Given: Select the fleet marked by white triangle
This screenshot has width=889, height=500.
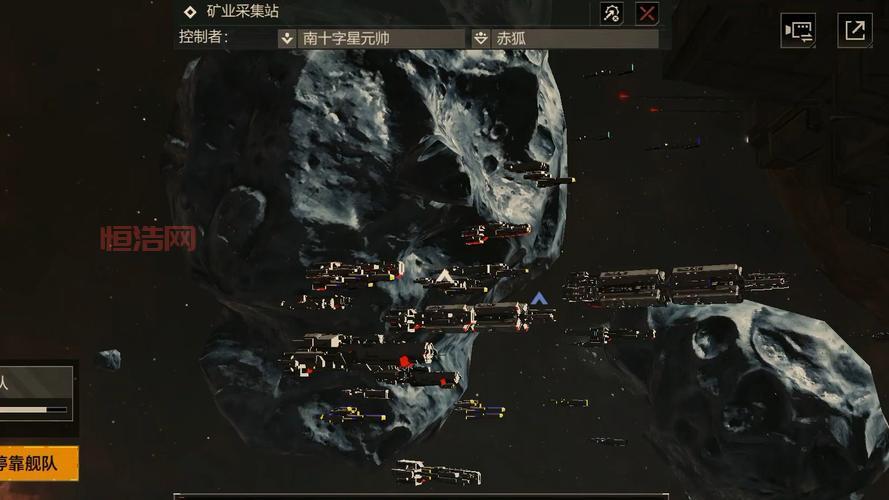Looking at the screenshot, I should pyautogui.click(x=444, y=276).
